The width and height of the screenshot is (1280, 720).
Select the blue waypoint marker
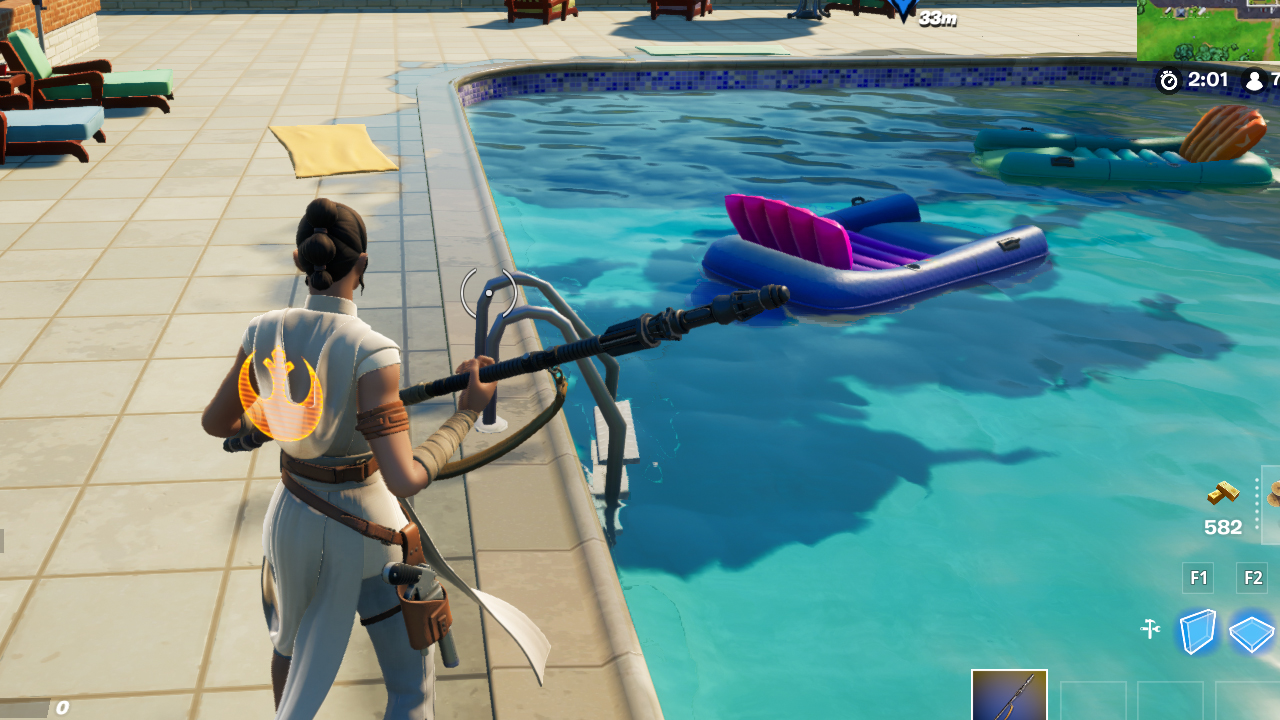[x=903, y=10]
